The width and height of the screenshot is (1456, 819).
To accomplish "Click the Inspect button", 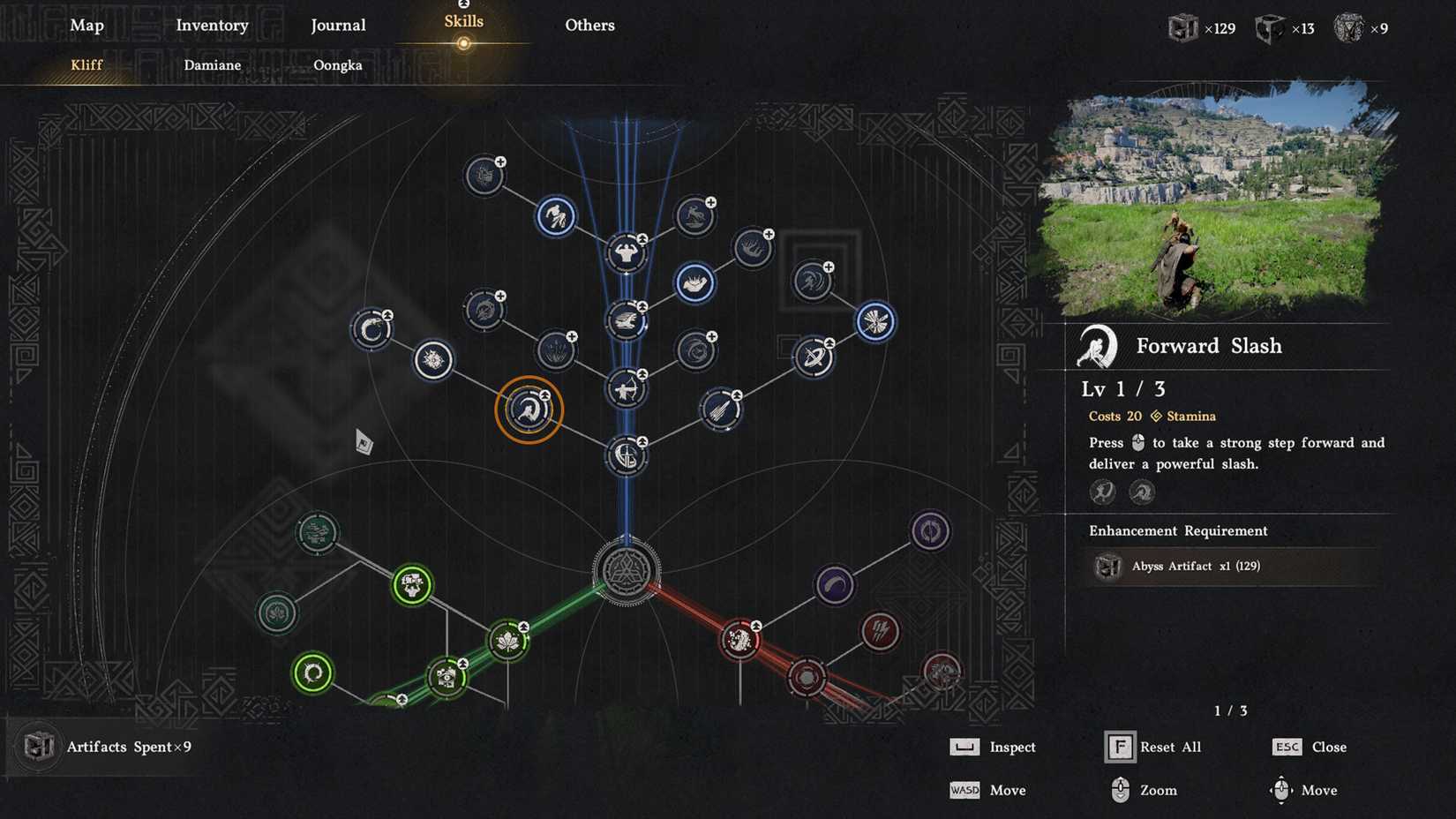I will click(x=1013, y=747).
